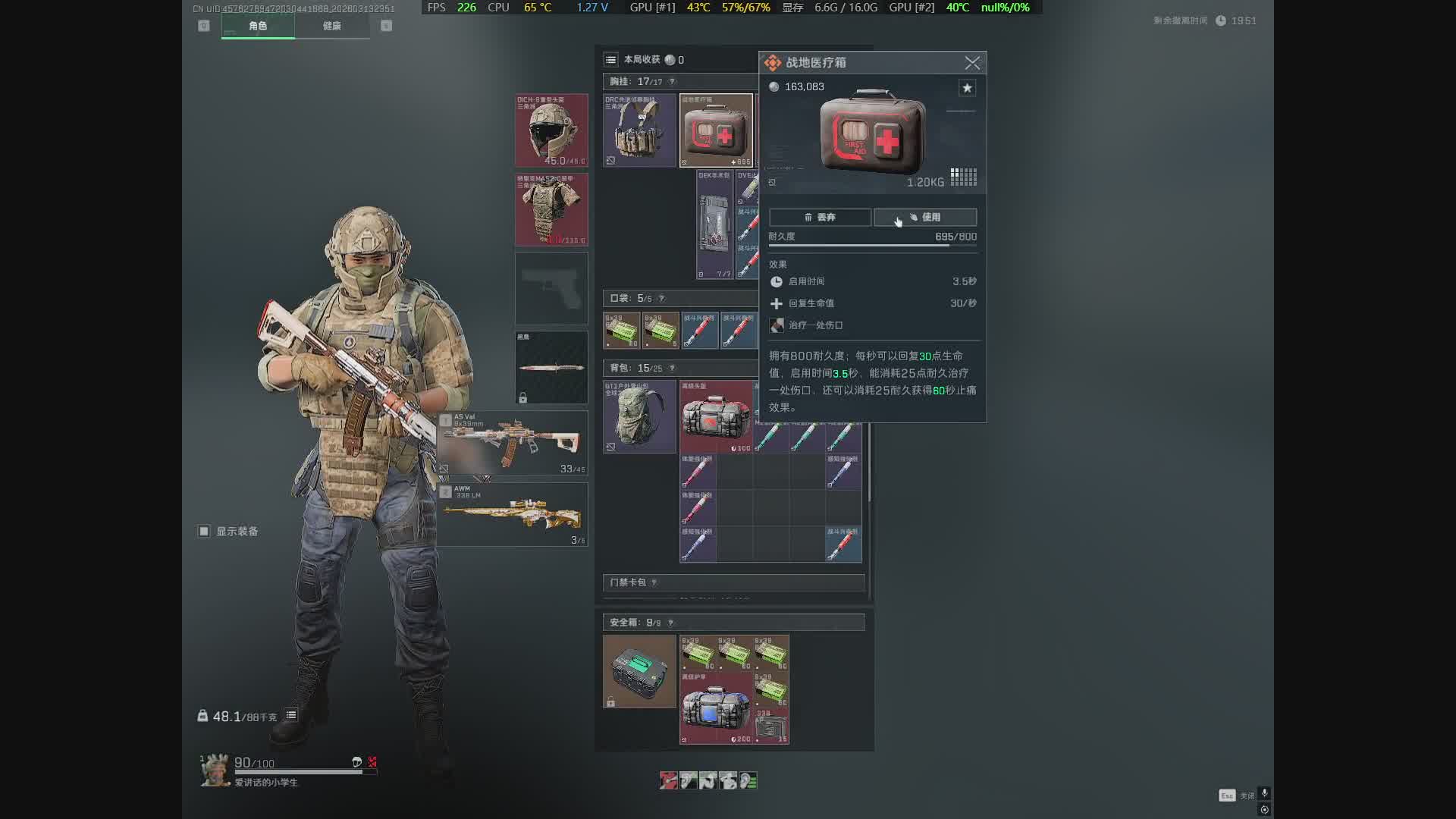The width and height of the screenshot is (1456, 819).
Task: Click the chest rig equipment slot
Action: click(639, 130)
